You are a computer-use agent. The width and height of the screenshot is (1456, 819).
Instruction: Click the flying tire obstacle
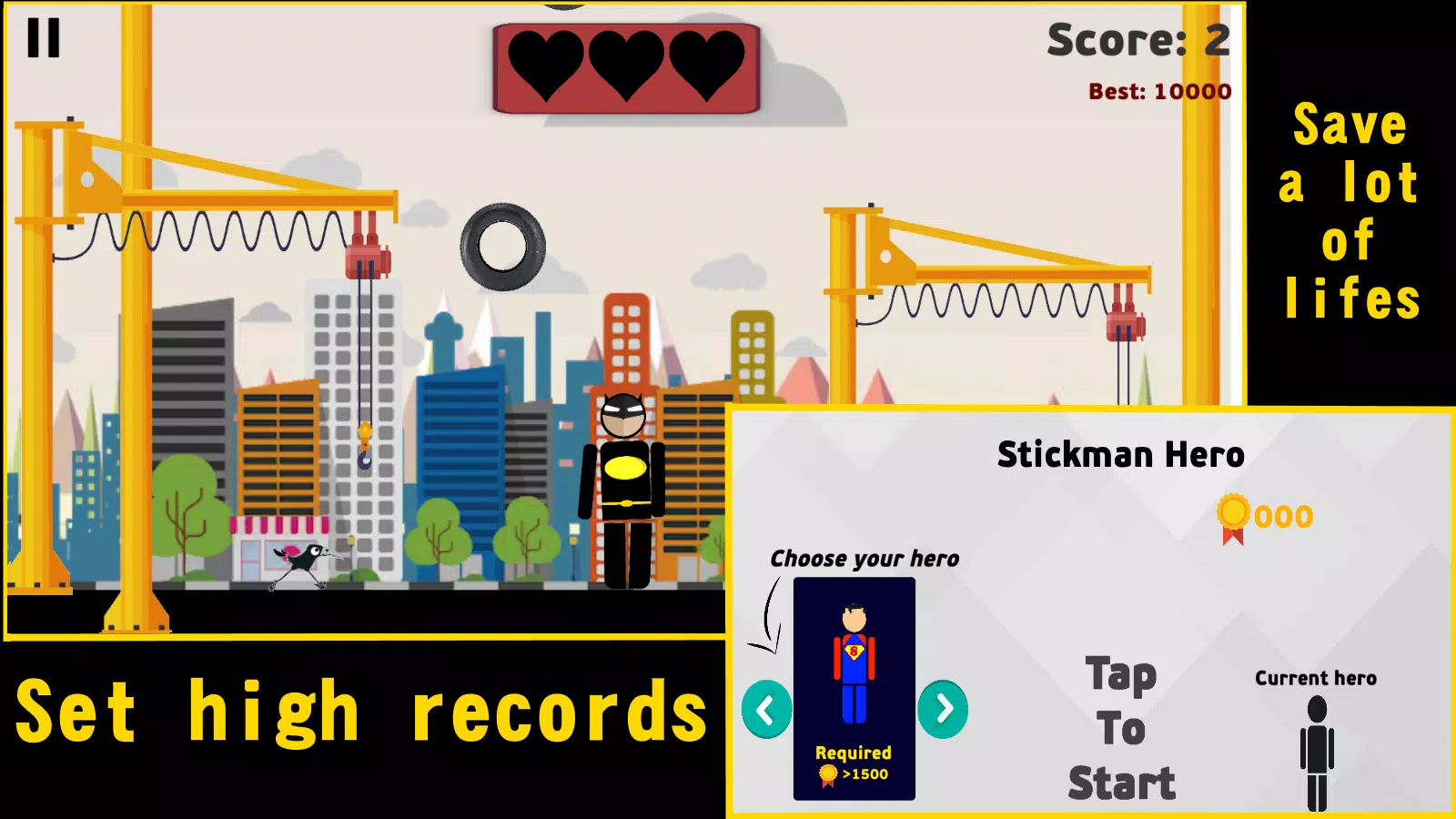pyautogui.click(x=502, y=248)
